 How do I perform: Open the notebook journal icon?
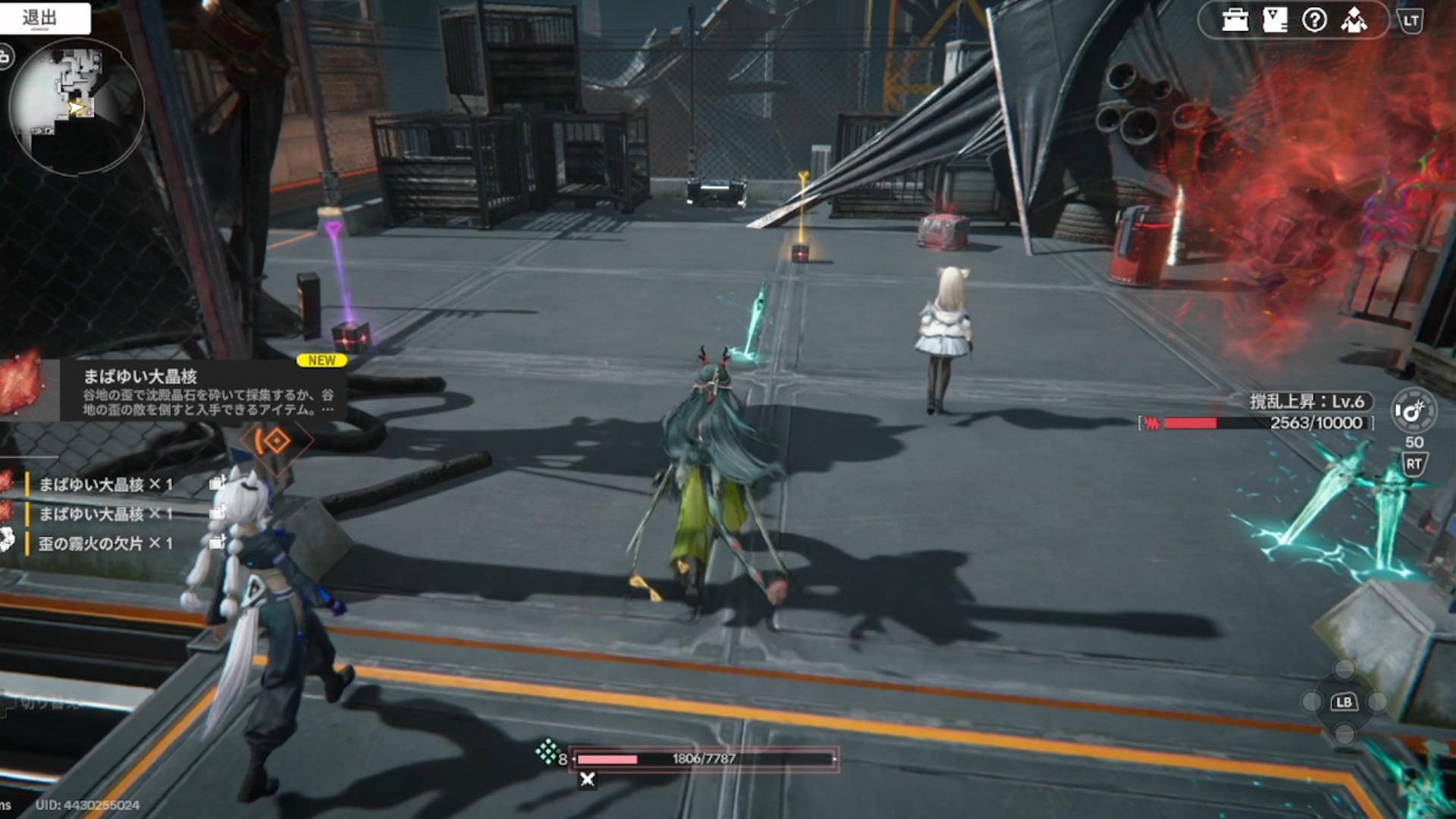[1275, 20]
